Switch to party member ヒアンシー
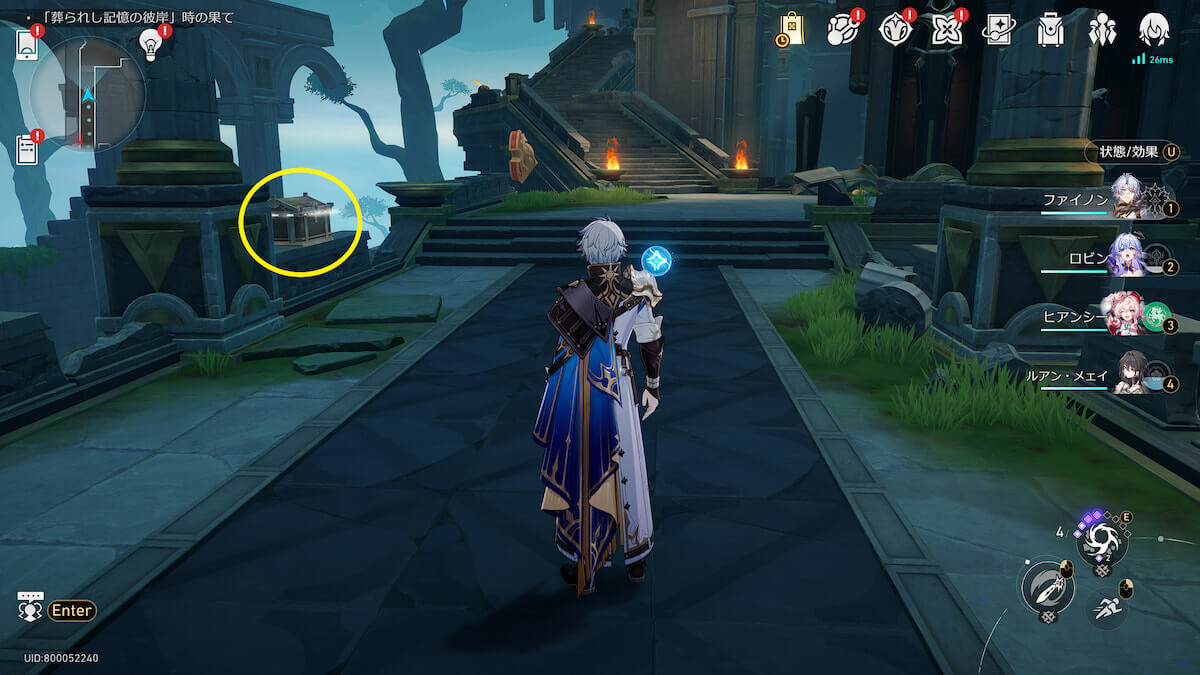 (1128, 312)
